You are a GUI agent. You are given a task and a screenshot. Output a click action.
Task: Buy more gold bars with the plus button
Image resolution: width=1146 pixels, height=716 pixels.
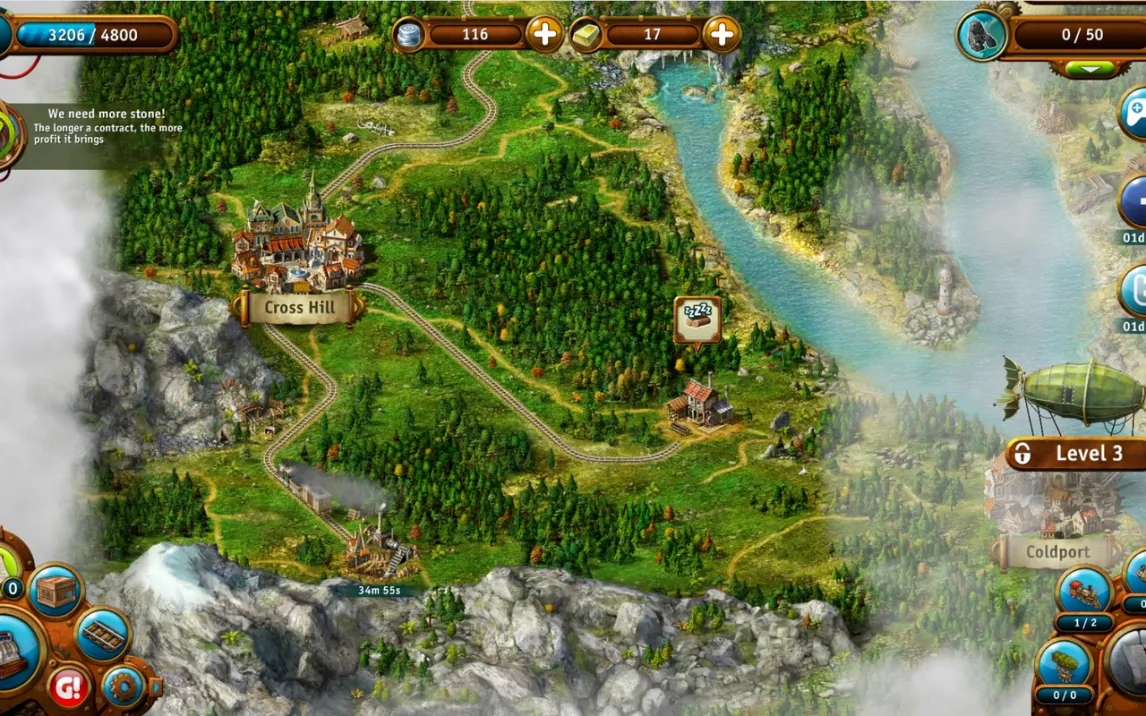point(721,35)
